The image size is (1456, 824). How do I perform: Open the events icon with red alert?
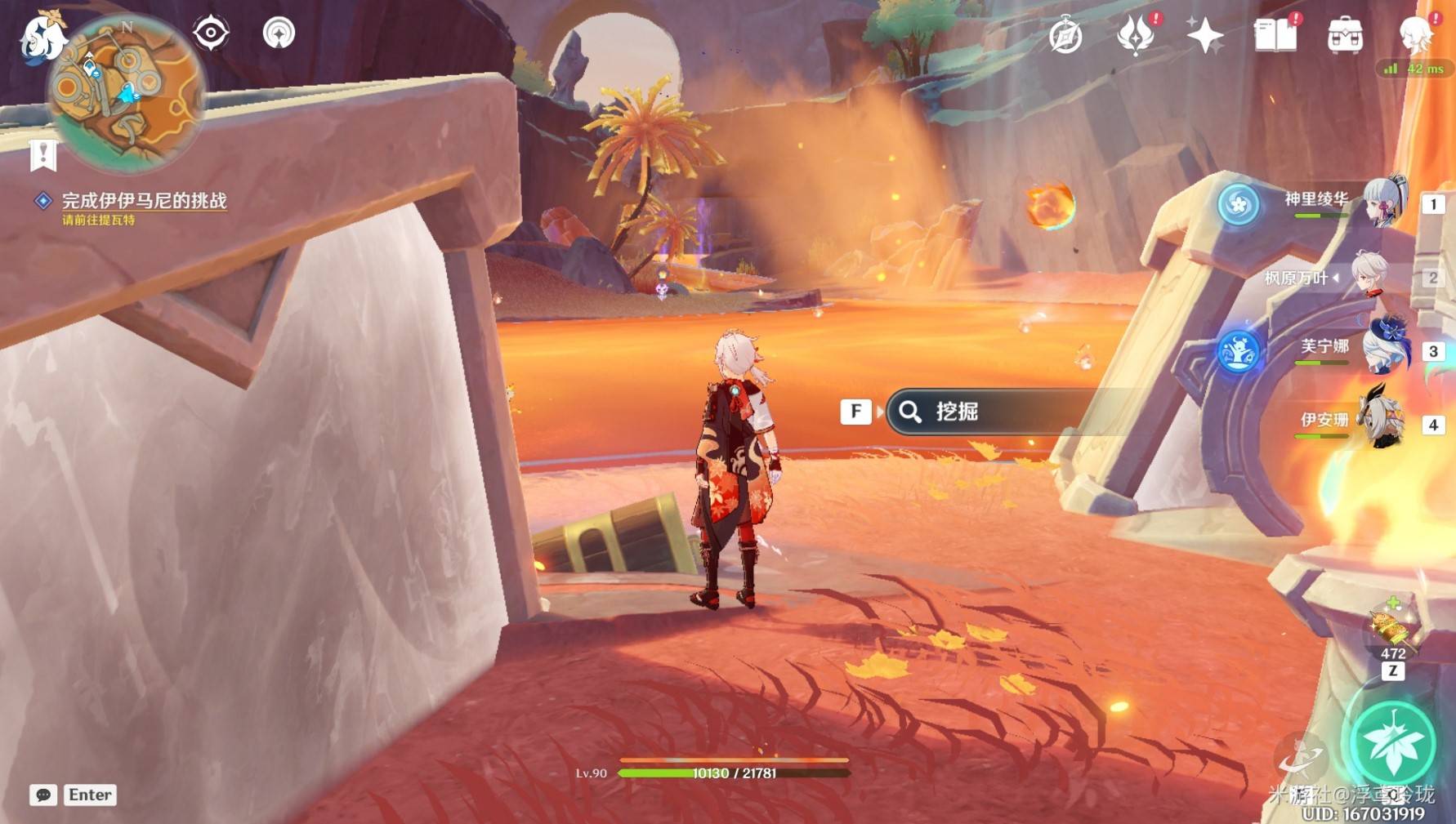coord(1135,36)
